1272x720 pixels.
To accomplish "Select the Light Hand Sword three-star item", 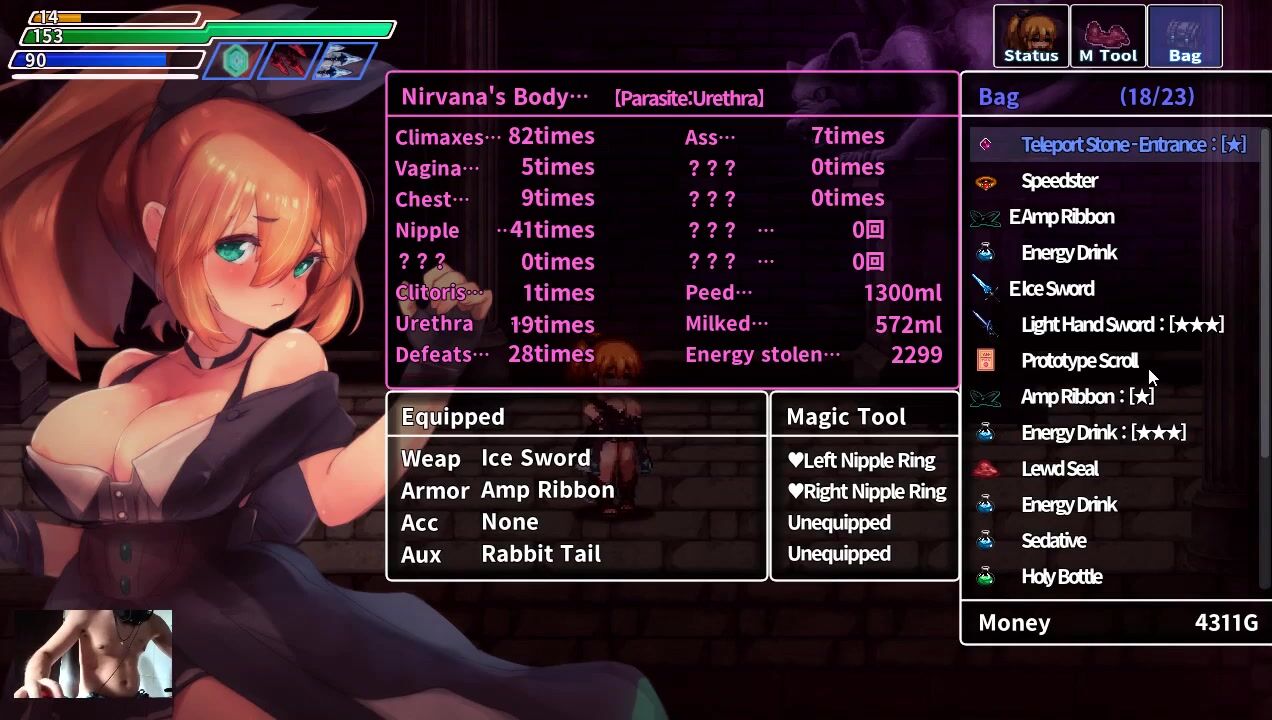I will (x=1122, y=325).
